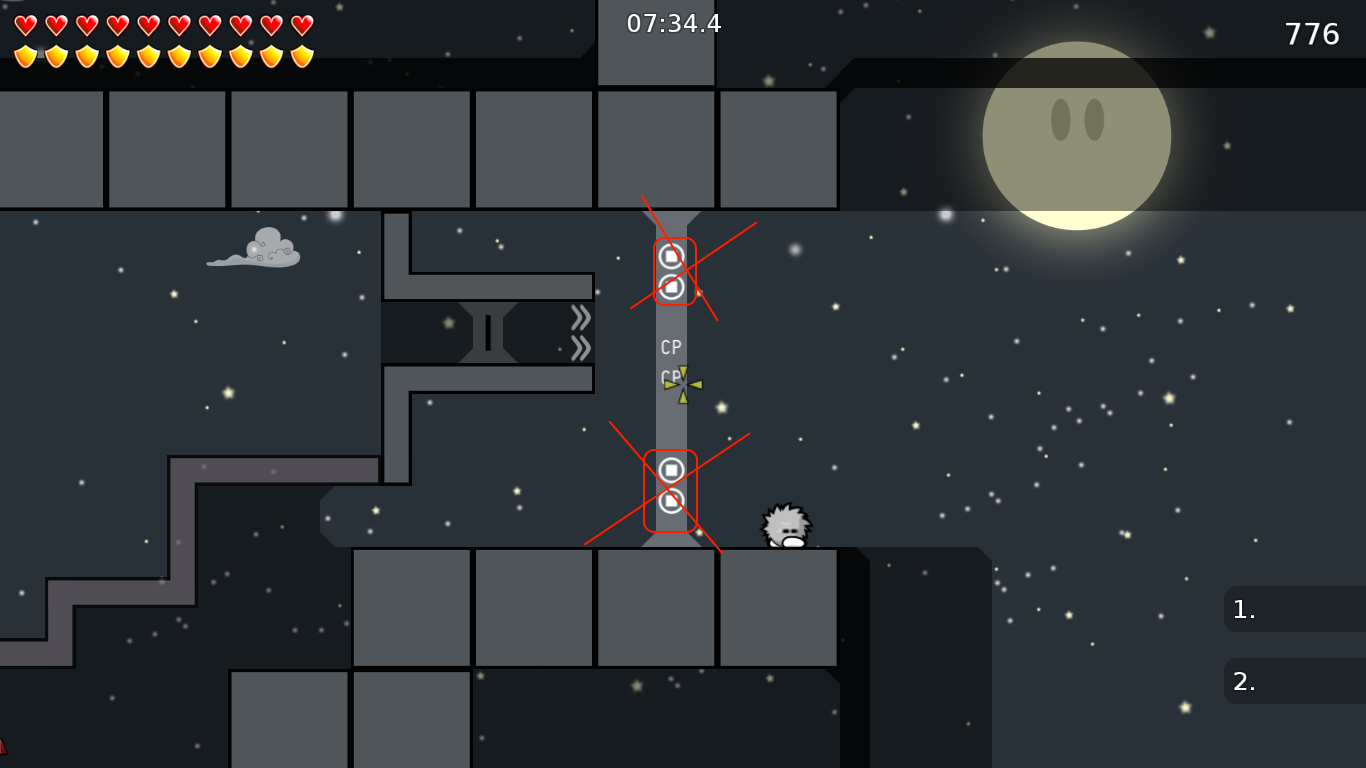Toggle the crossed-out upper switch pair
Viewport: 1366px width, 768px height.
672,270
